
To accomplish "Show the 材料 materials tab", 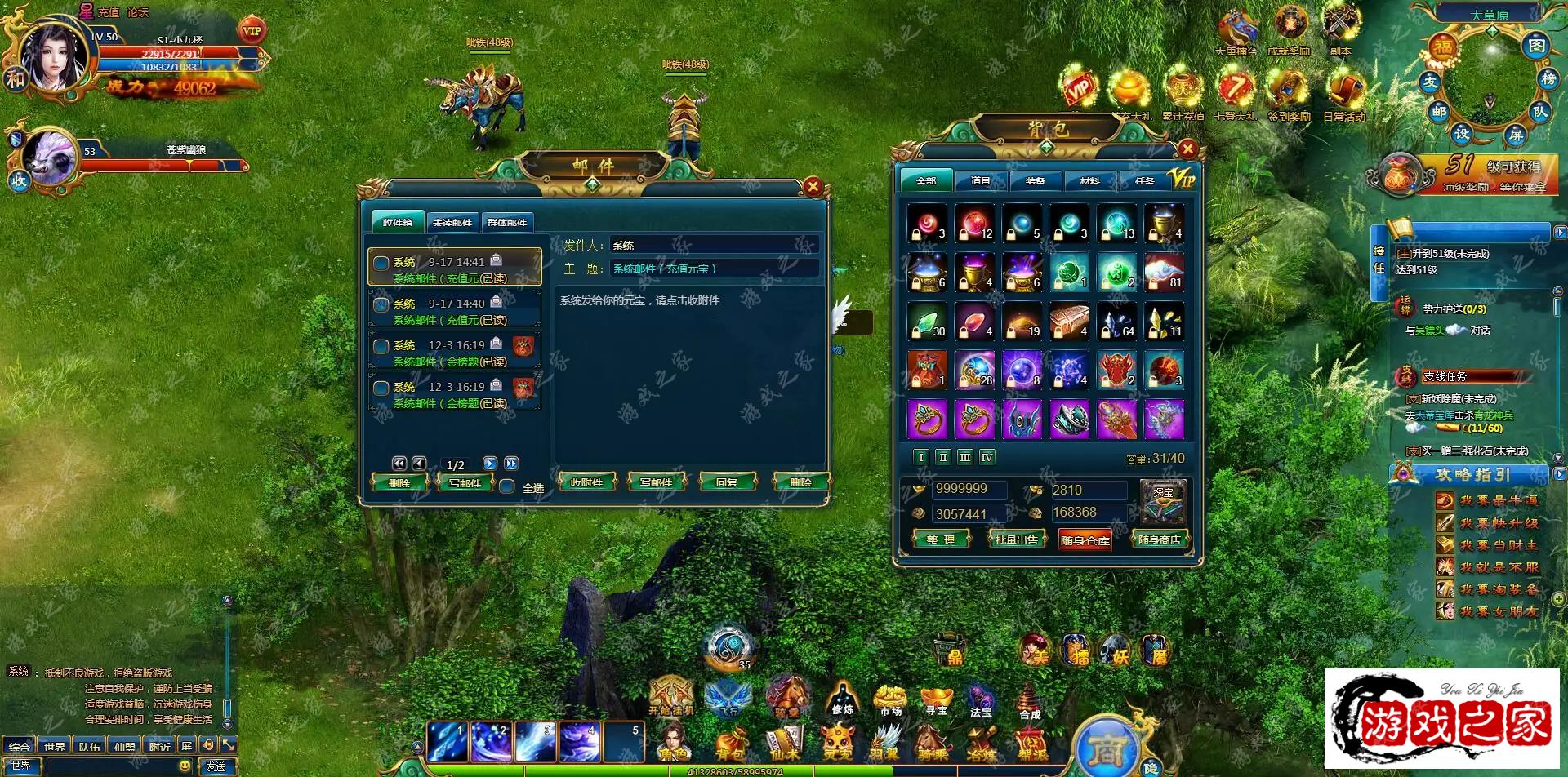I will (x=1089, y=180).
